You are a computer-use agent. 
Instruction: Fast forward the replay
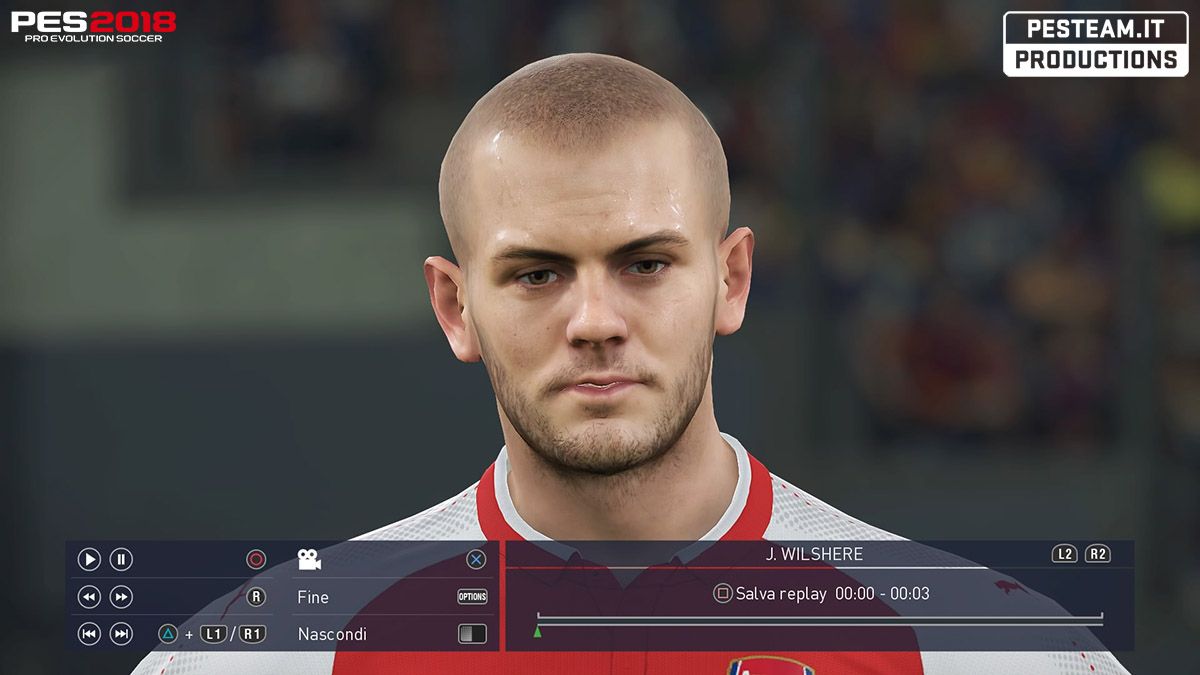click(121, 597)
